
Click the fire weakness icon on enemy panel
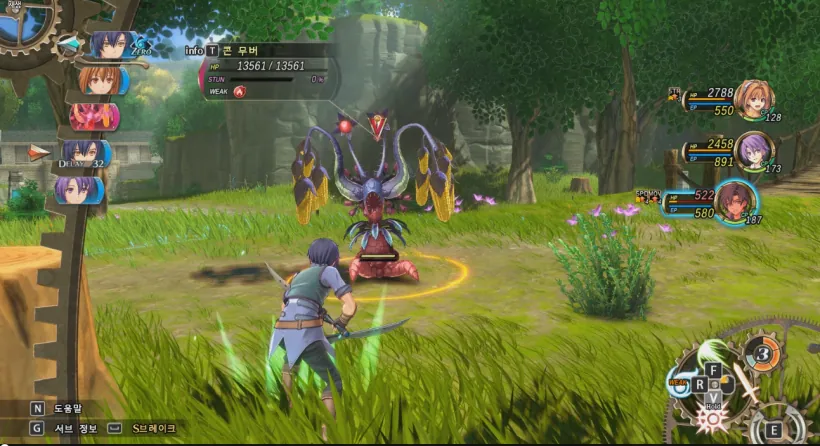click(x=240, y=91)
